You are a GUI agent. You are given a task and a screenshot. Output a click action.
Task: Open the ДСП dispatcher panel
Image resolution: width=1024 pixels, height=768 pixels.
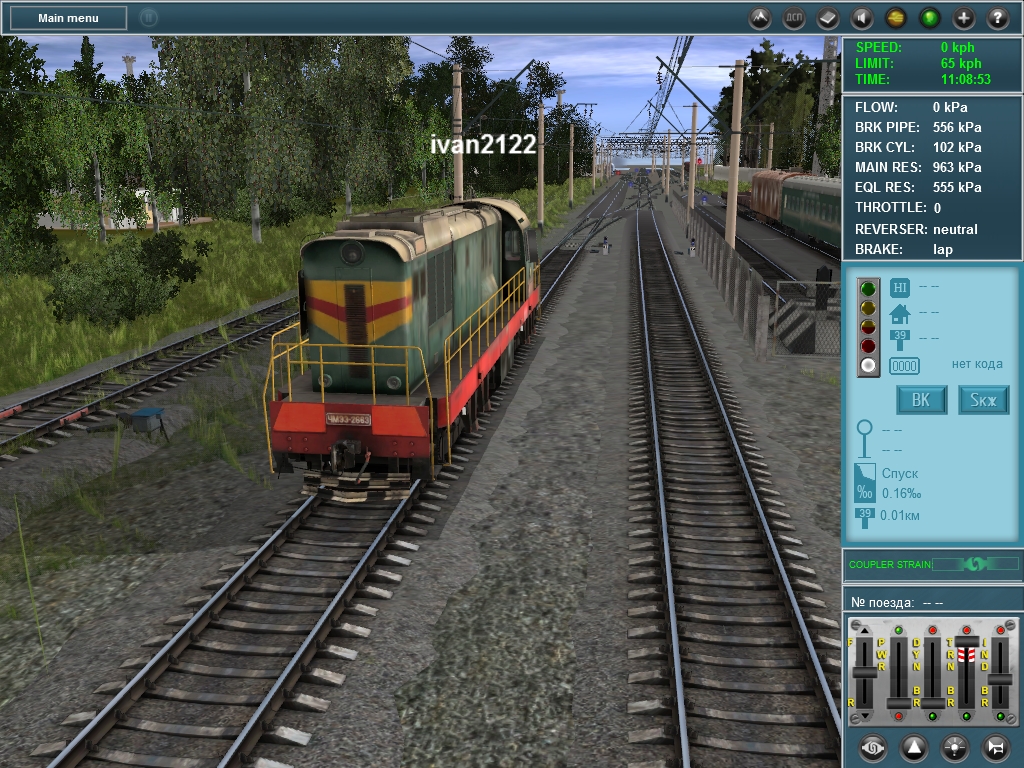794,18
